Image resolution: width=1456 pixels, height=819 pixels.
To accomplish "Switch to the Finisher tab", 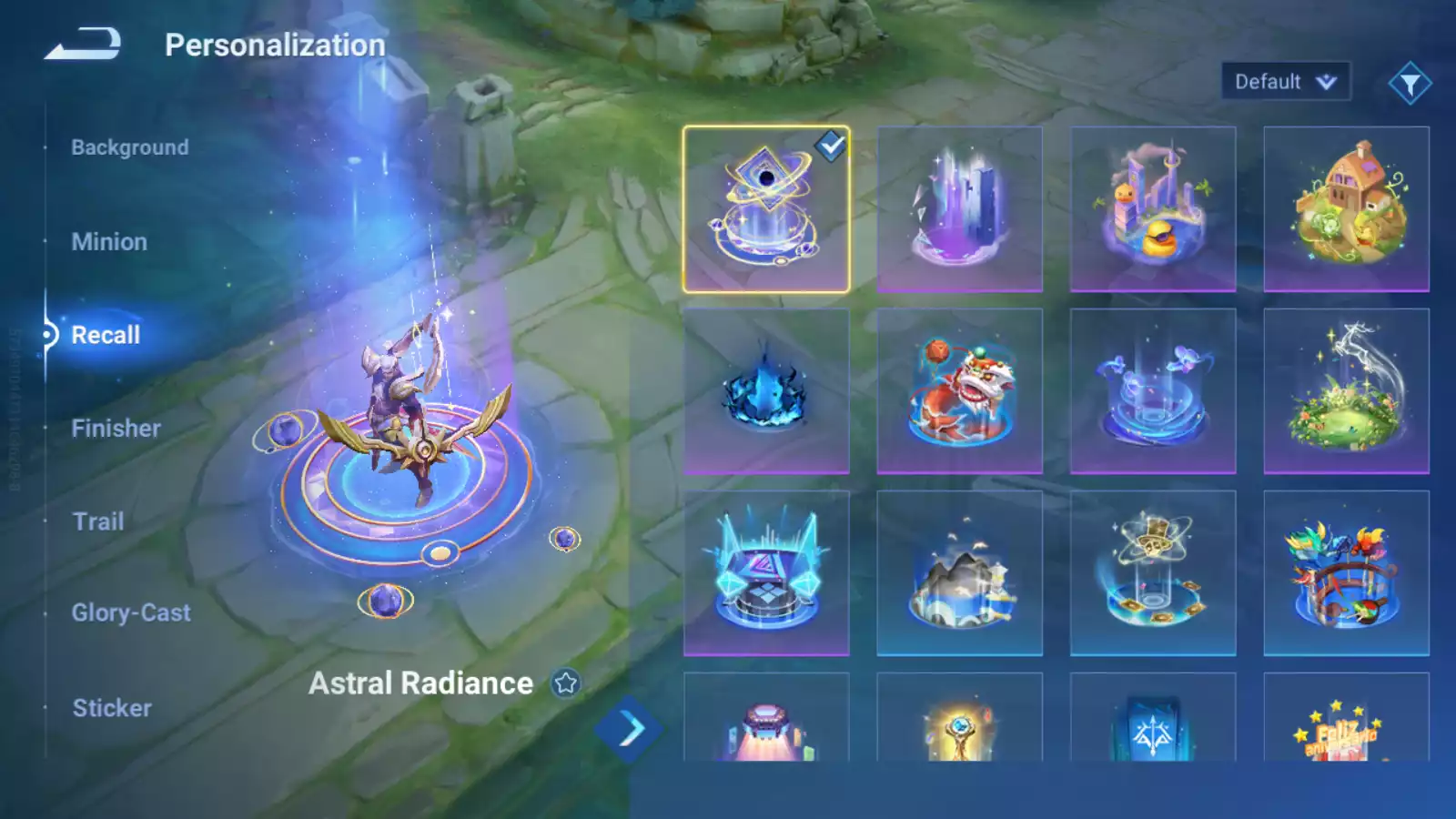I will pos(116,429).
